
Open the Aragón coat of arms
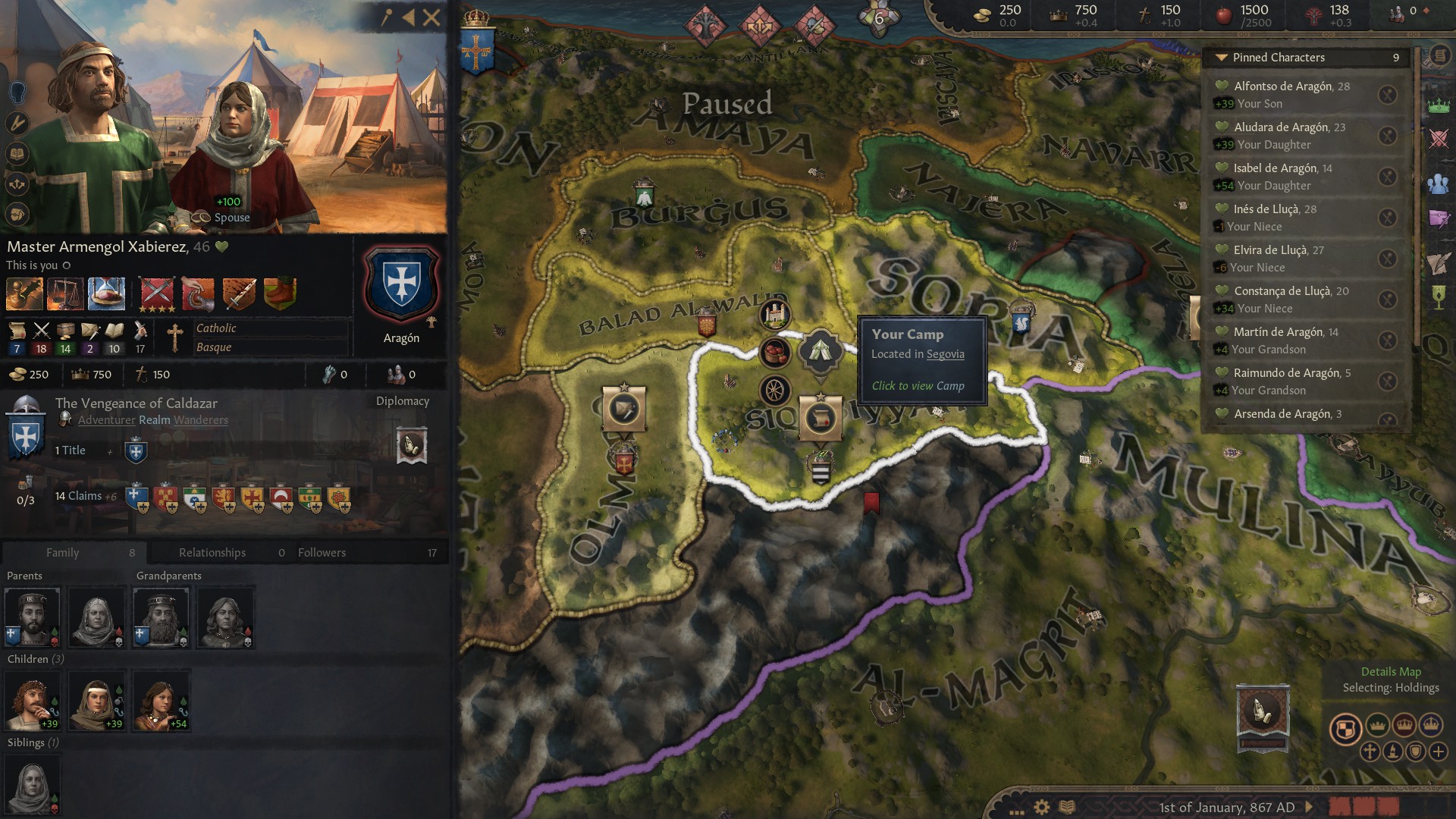(401, 284)
